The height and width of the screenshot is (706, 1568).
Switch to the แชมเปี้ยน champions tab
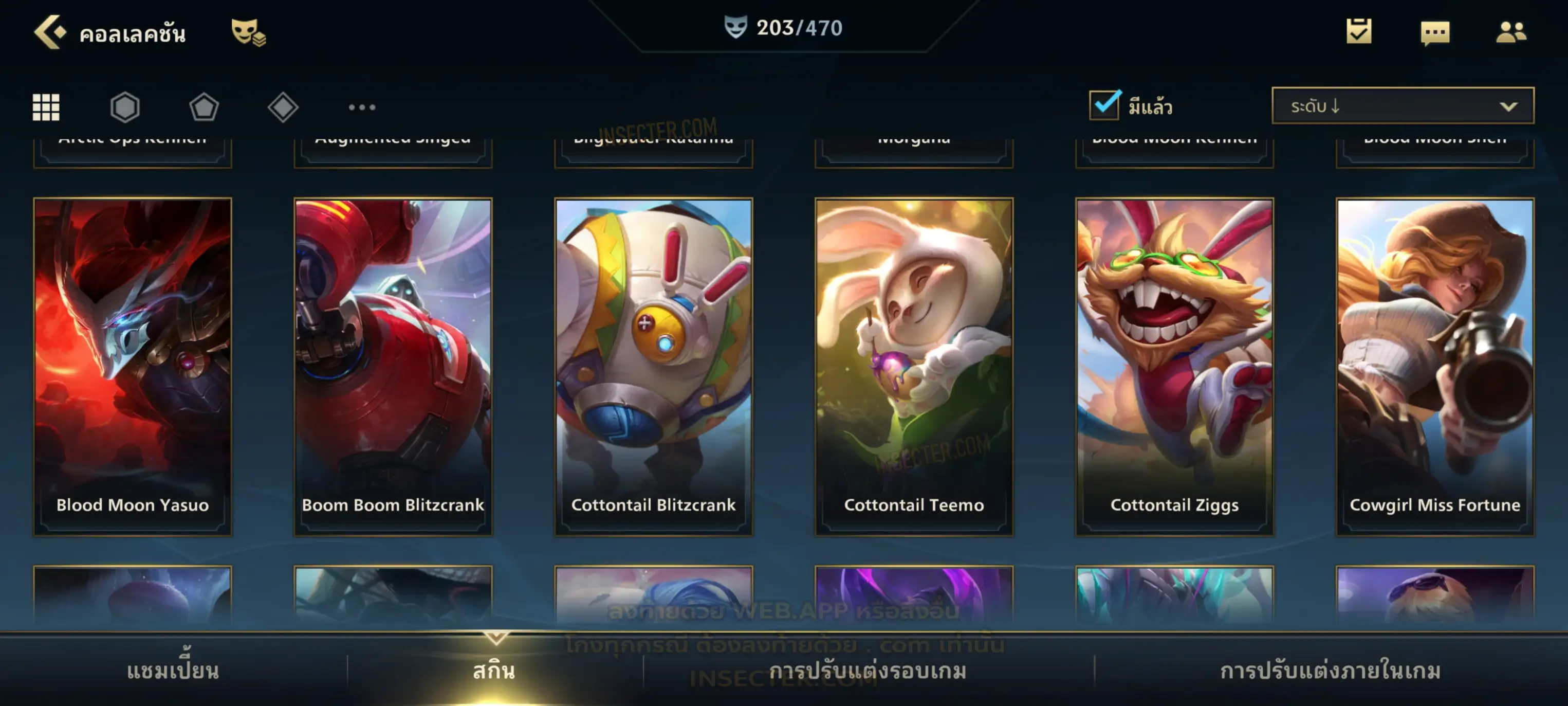click(173, 671)
